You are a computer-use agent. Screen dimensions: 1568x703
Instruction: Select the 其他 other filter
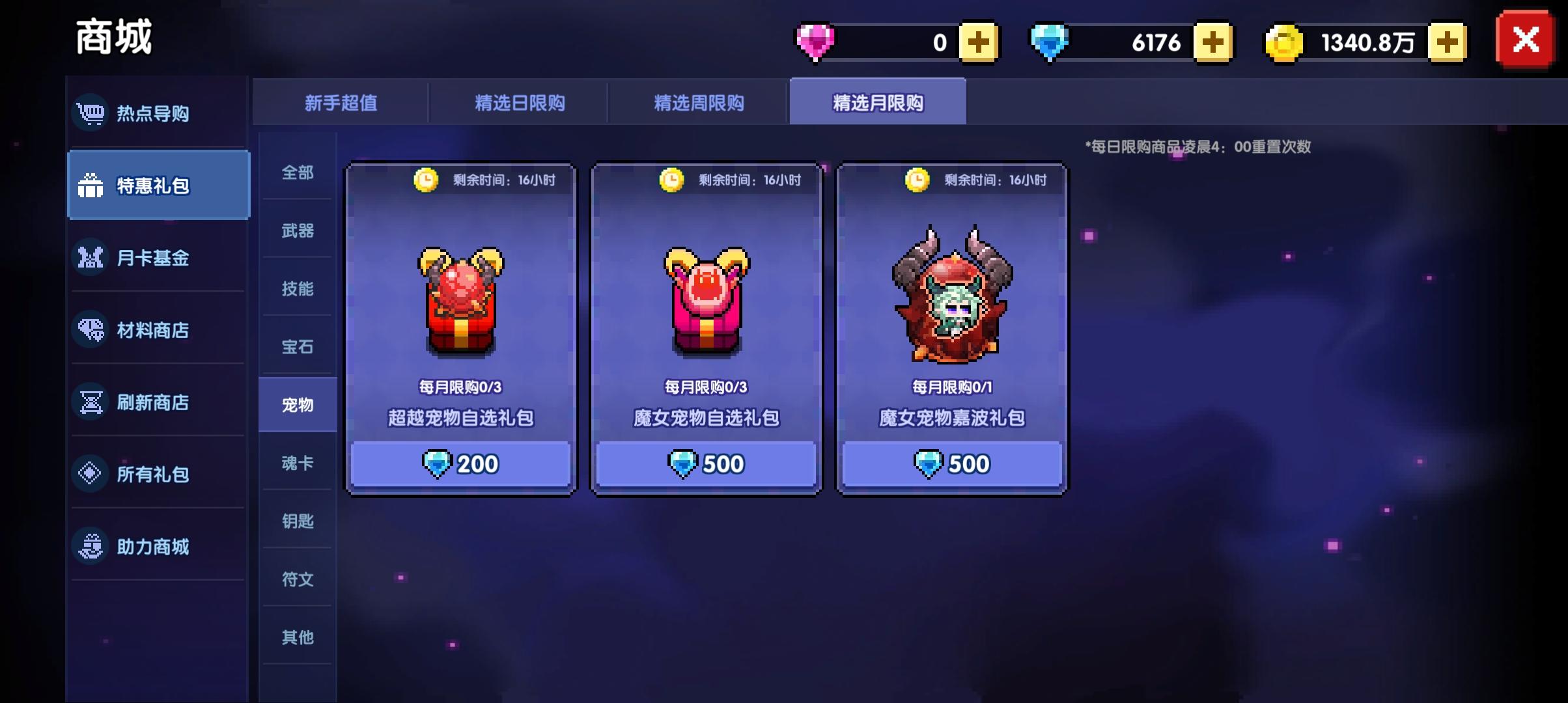click(298, 637)
